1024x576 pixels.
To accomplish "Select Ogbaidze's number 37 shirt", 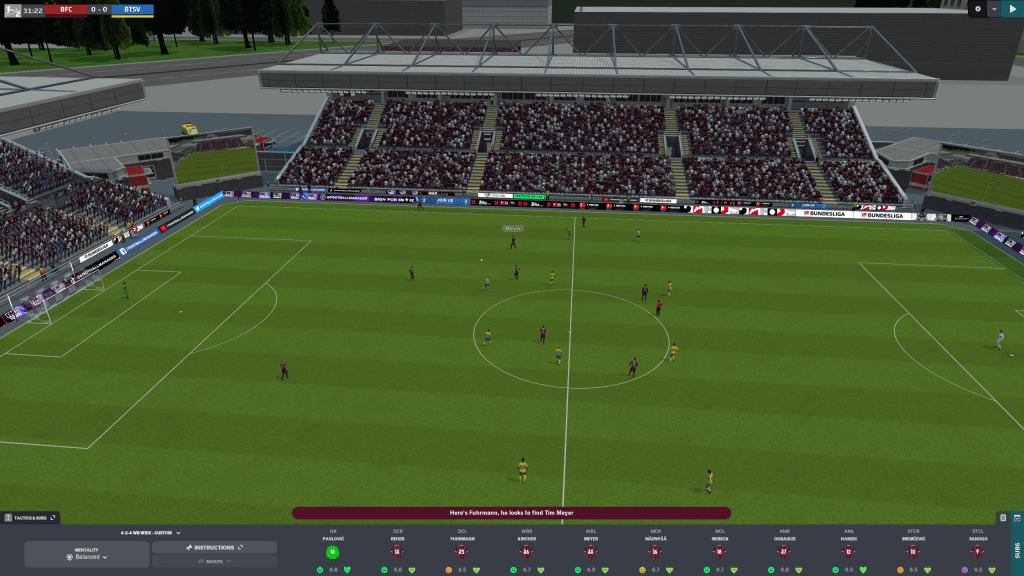I will (784, 551).
